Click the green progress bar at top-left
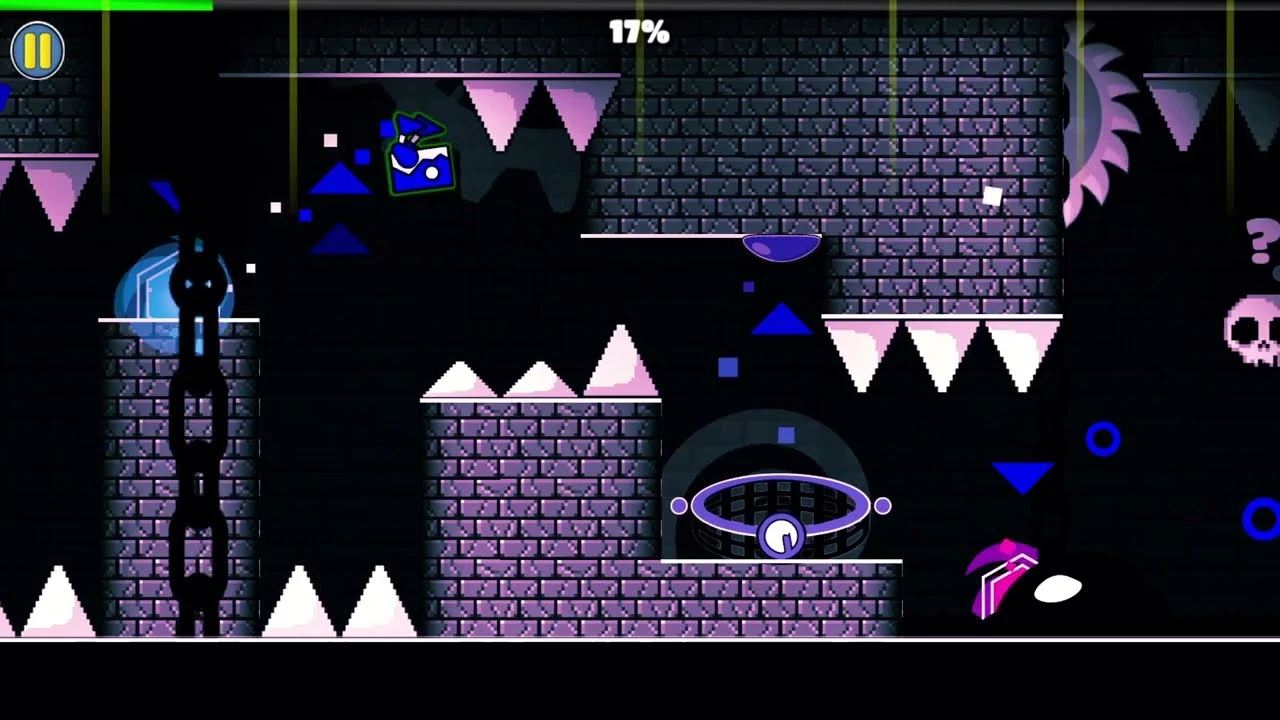Viewport: 1280px width, 720px height. pos(105,6)
